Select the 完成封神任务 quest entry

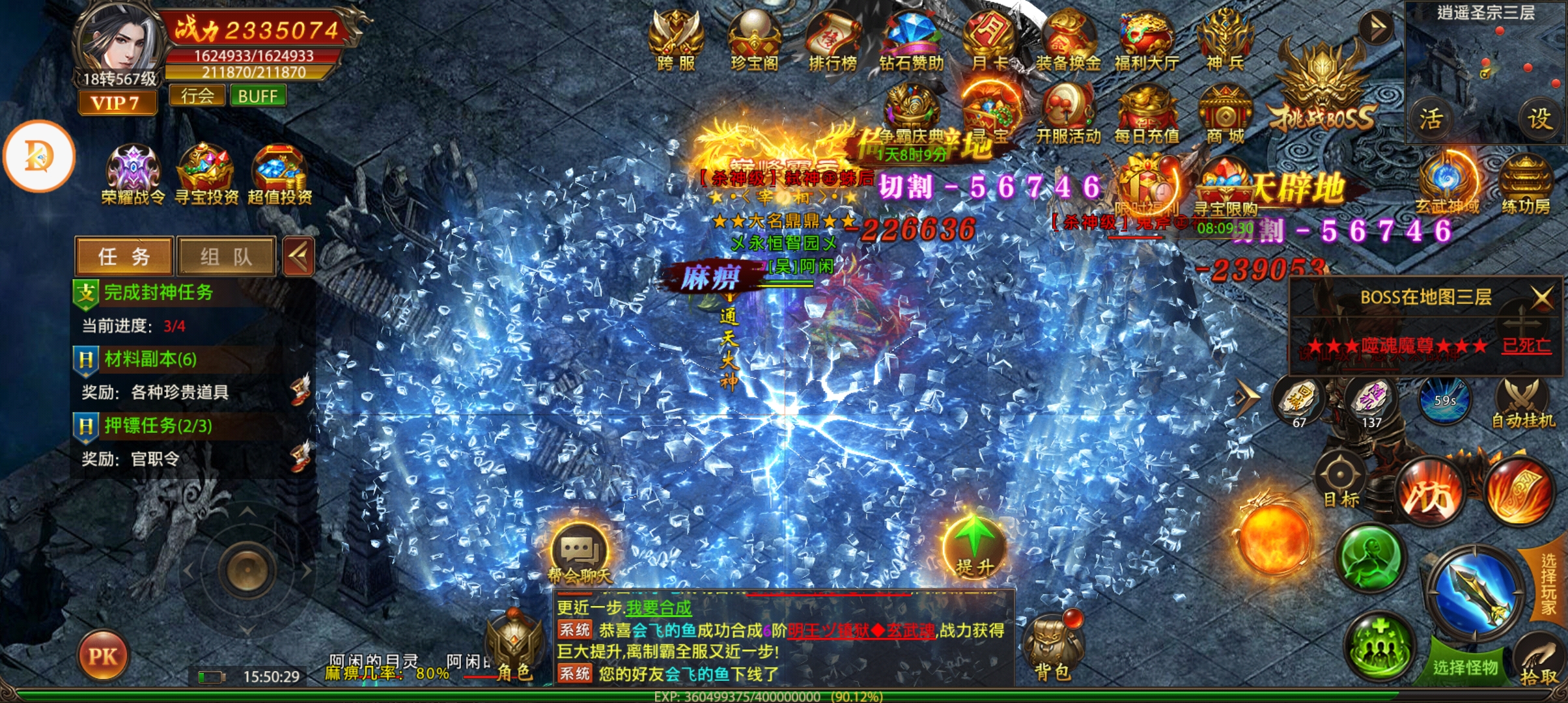(158, 292)
